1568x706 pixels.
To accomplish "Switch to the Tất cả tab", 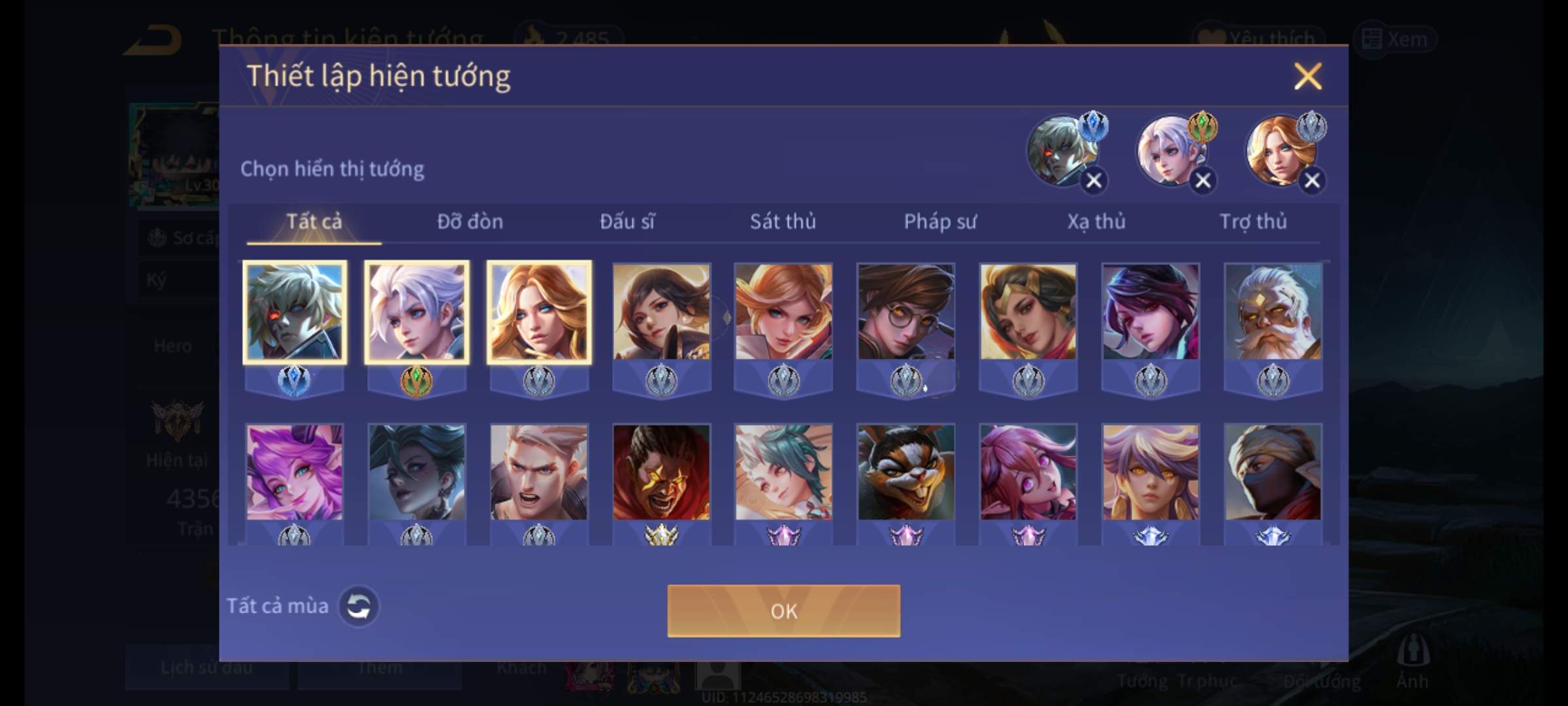I will (314, 222).
